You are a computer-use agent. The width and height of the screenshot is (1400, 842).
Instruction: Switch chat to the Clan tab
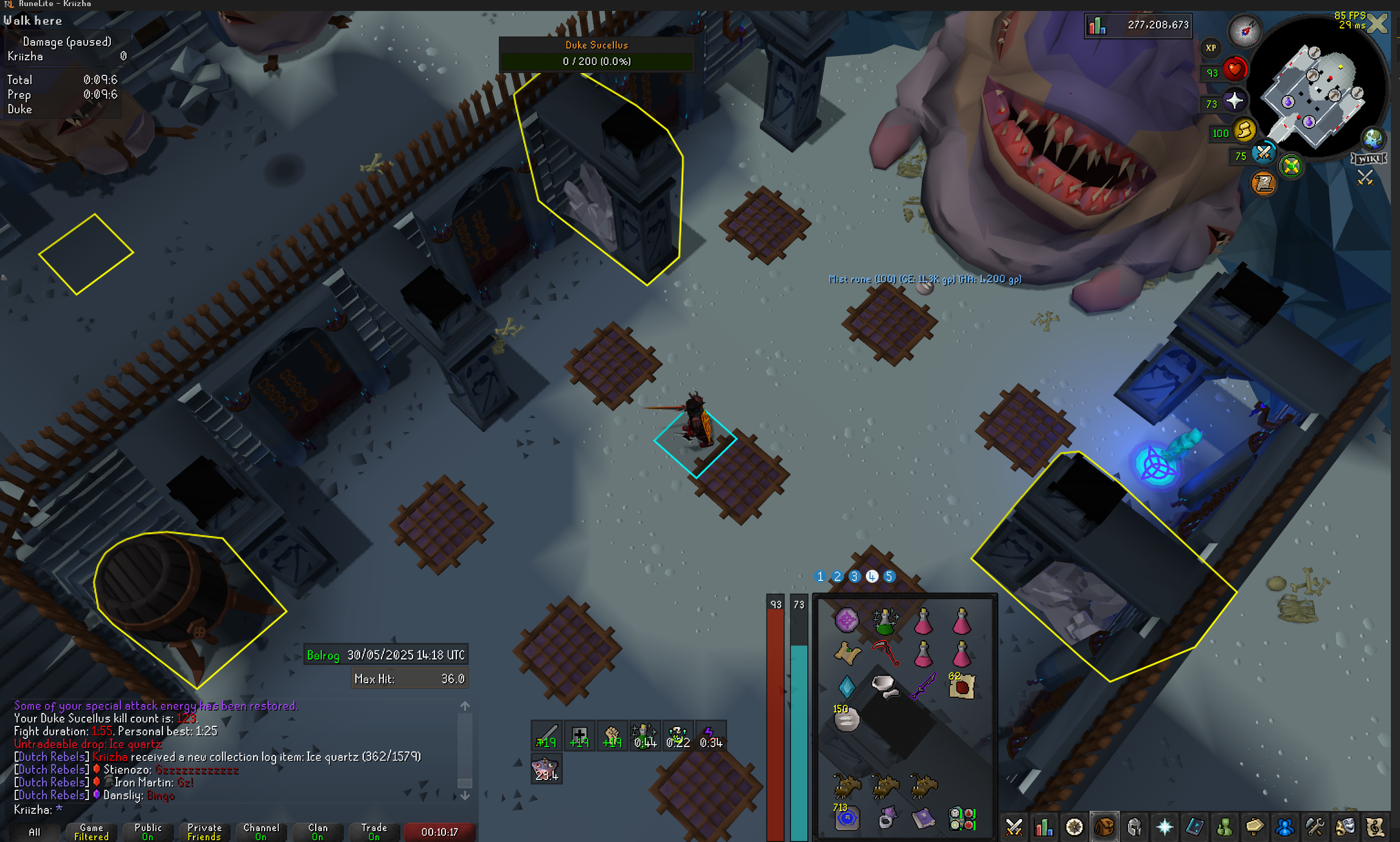tap(318, 832)
